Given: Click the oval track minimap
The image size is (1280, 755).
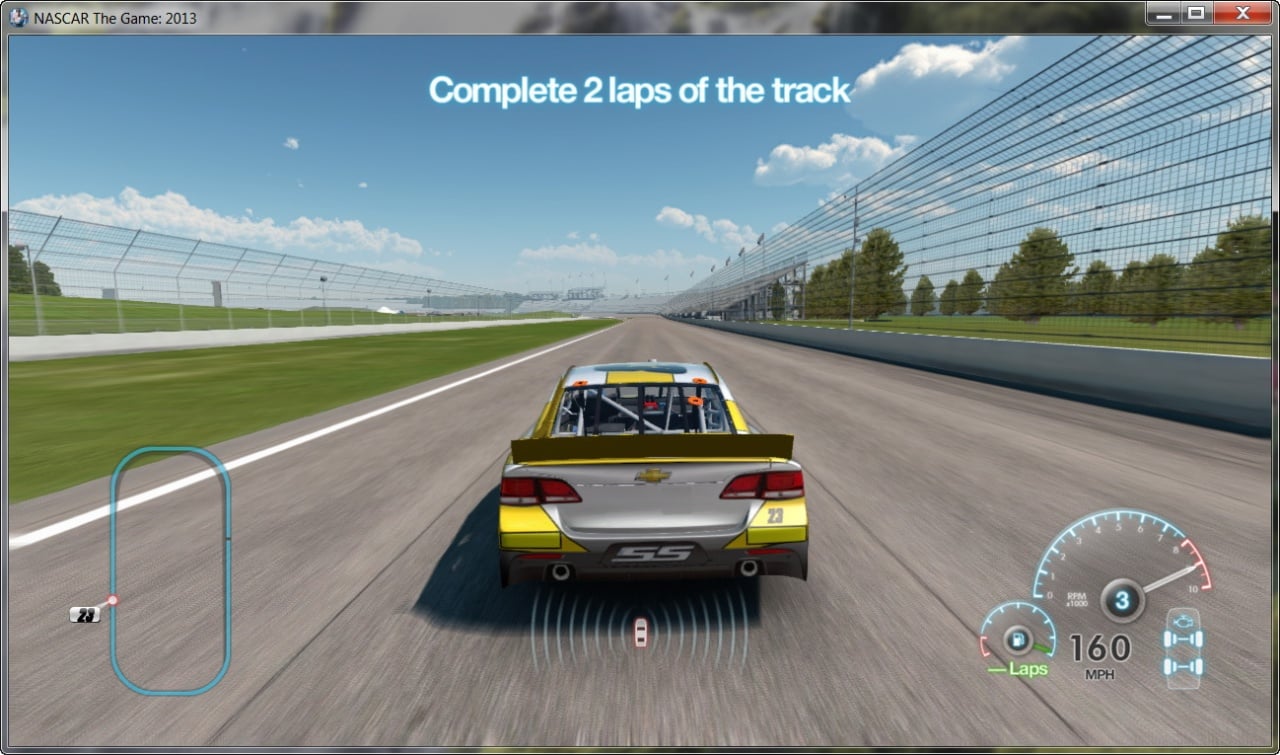Looking at the screenshot, I should coord(171,570).
